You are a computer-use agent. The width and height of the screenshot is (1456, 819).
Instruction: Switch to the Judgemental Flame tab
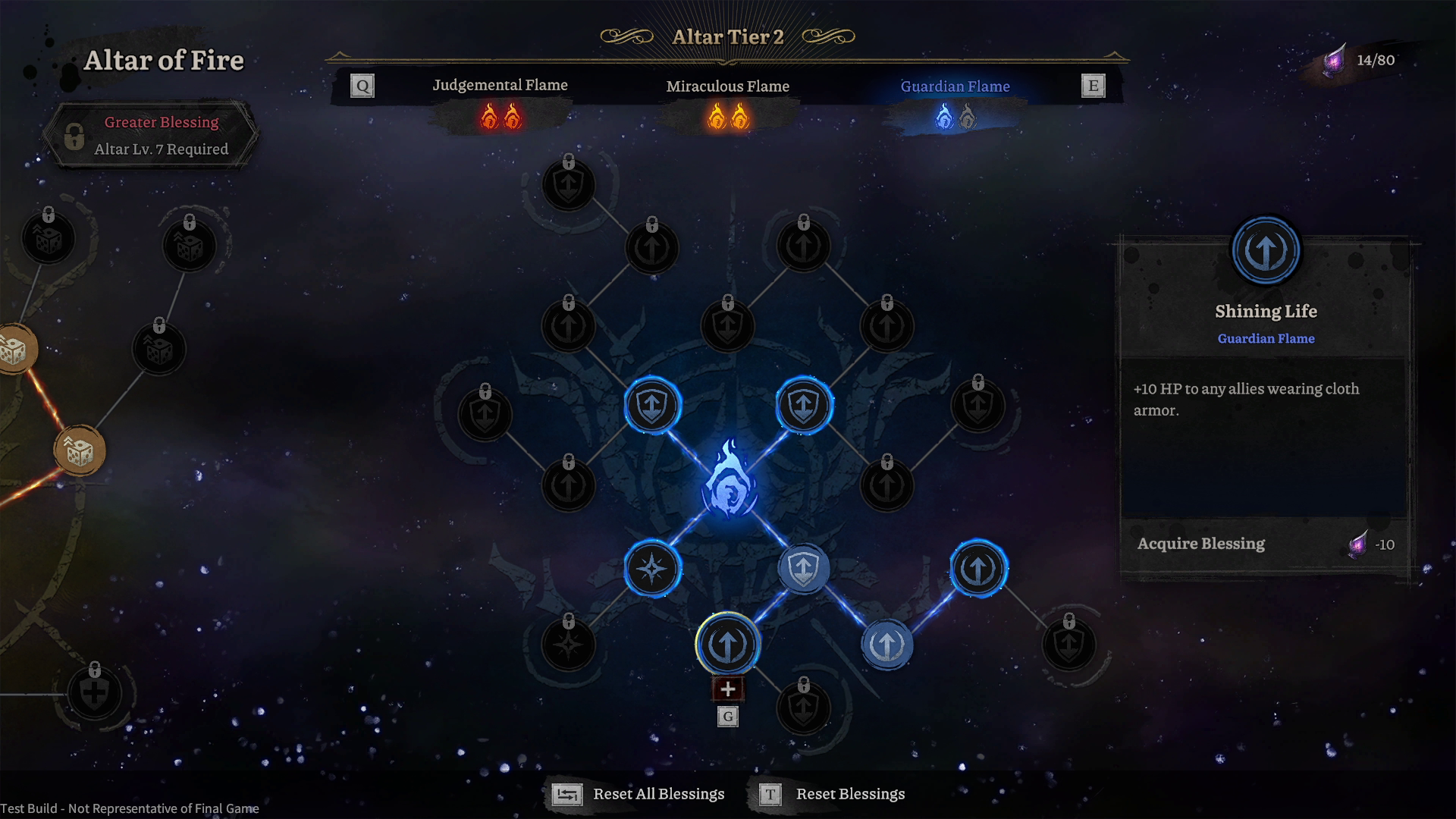click(x=500, y=85)
